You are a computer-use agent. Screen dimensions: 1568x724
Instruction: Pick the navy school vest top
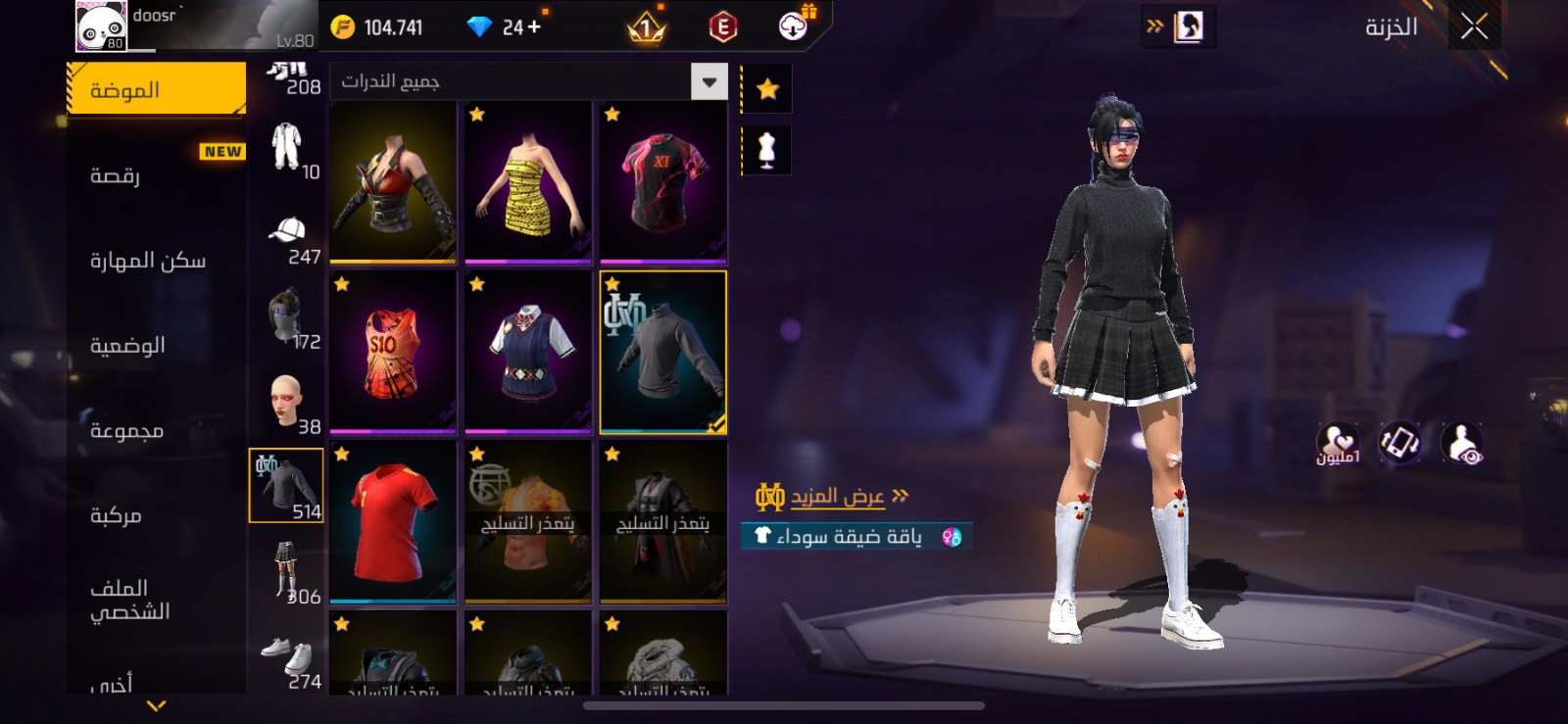[528, 353]
